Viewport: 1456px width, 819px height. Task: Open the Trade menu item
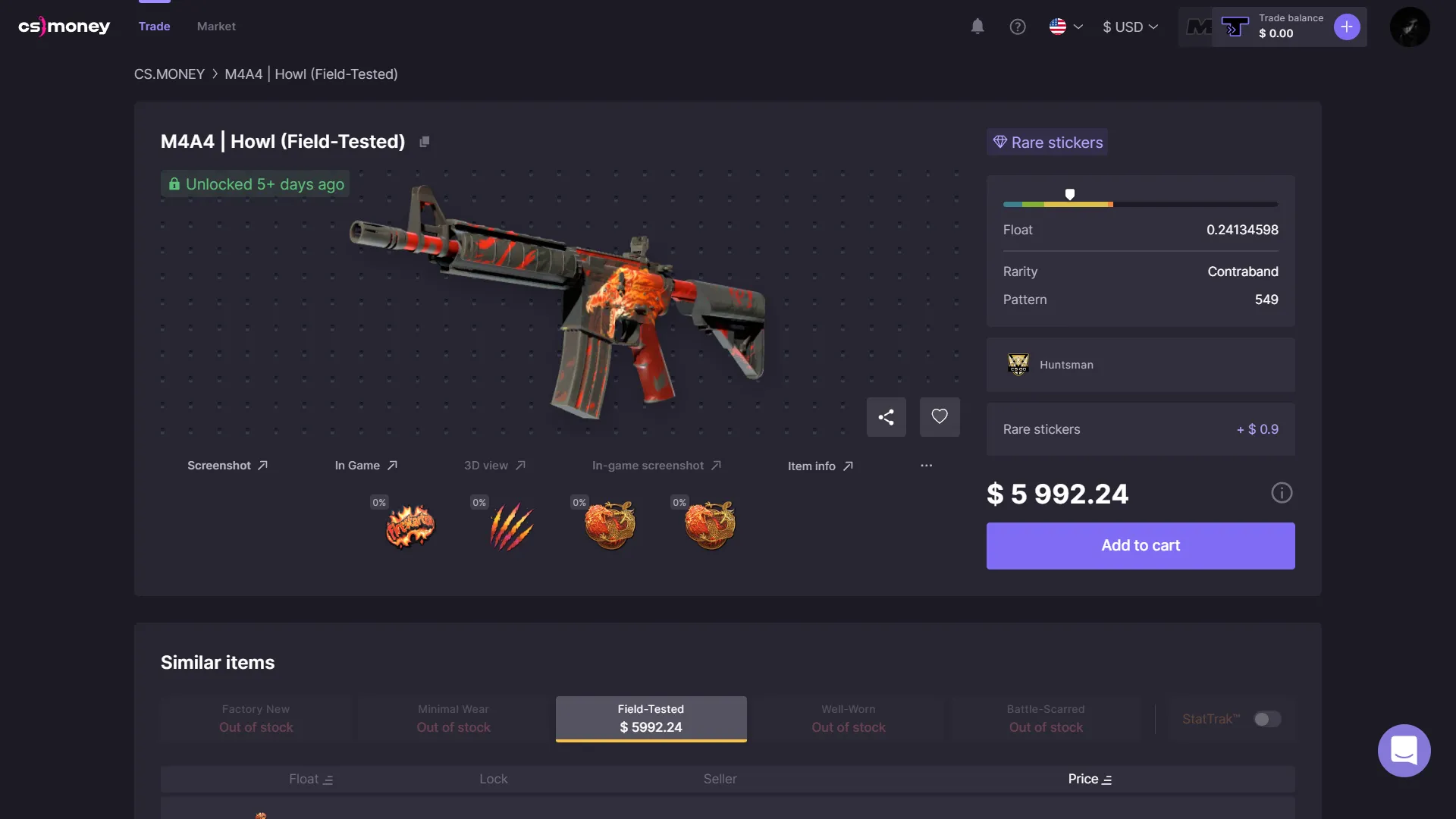[x=155, y=27]
